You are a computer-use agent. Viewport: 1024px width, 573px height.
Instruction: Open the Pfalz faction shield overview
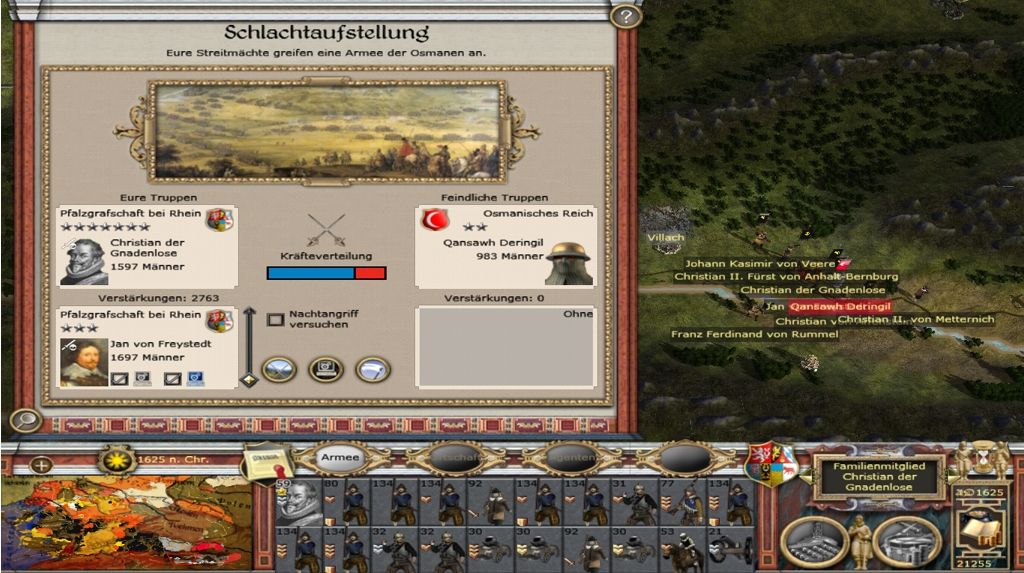click(771, 462)
